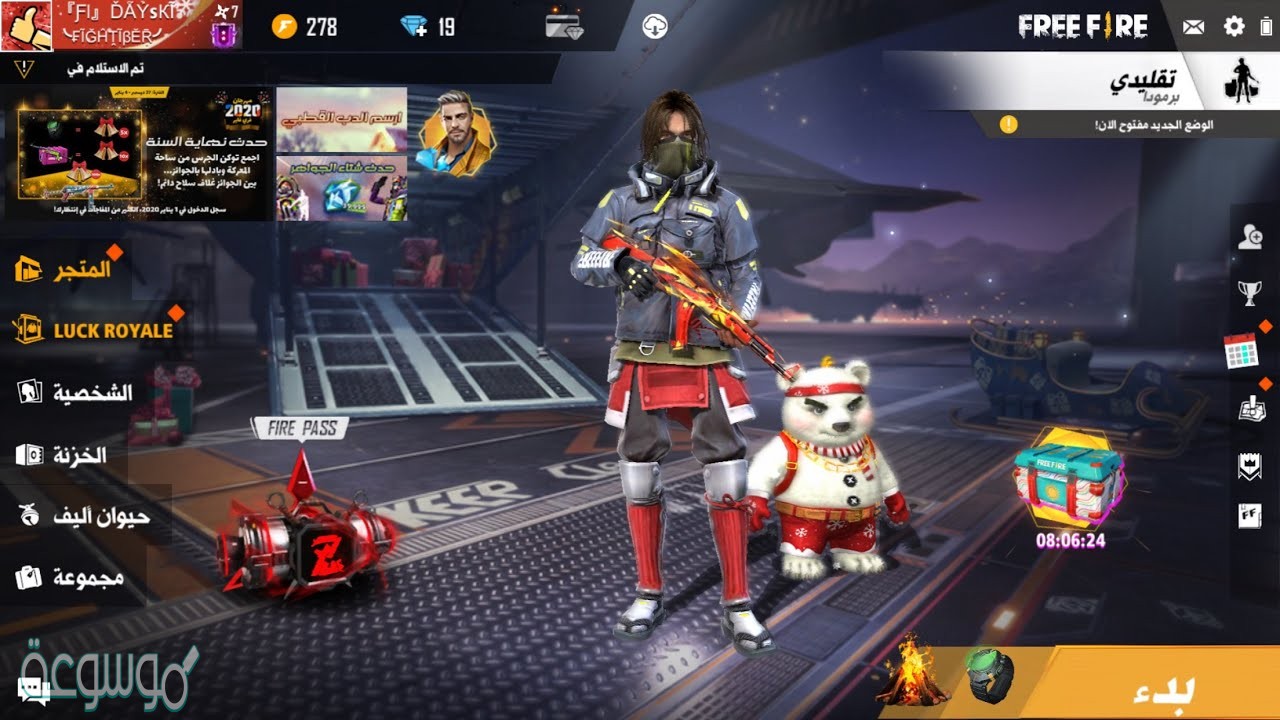Image resolution: width=1280 pixels, height=720 pixels.
Task: Tap the بدء start button
Action: [x=1160, y=690]
